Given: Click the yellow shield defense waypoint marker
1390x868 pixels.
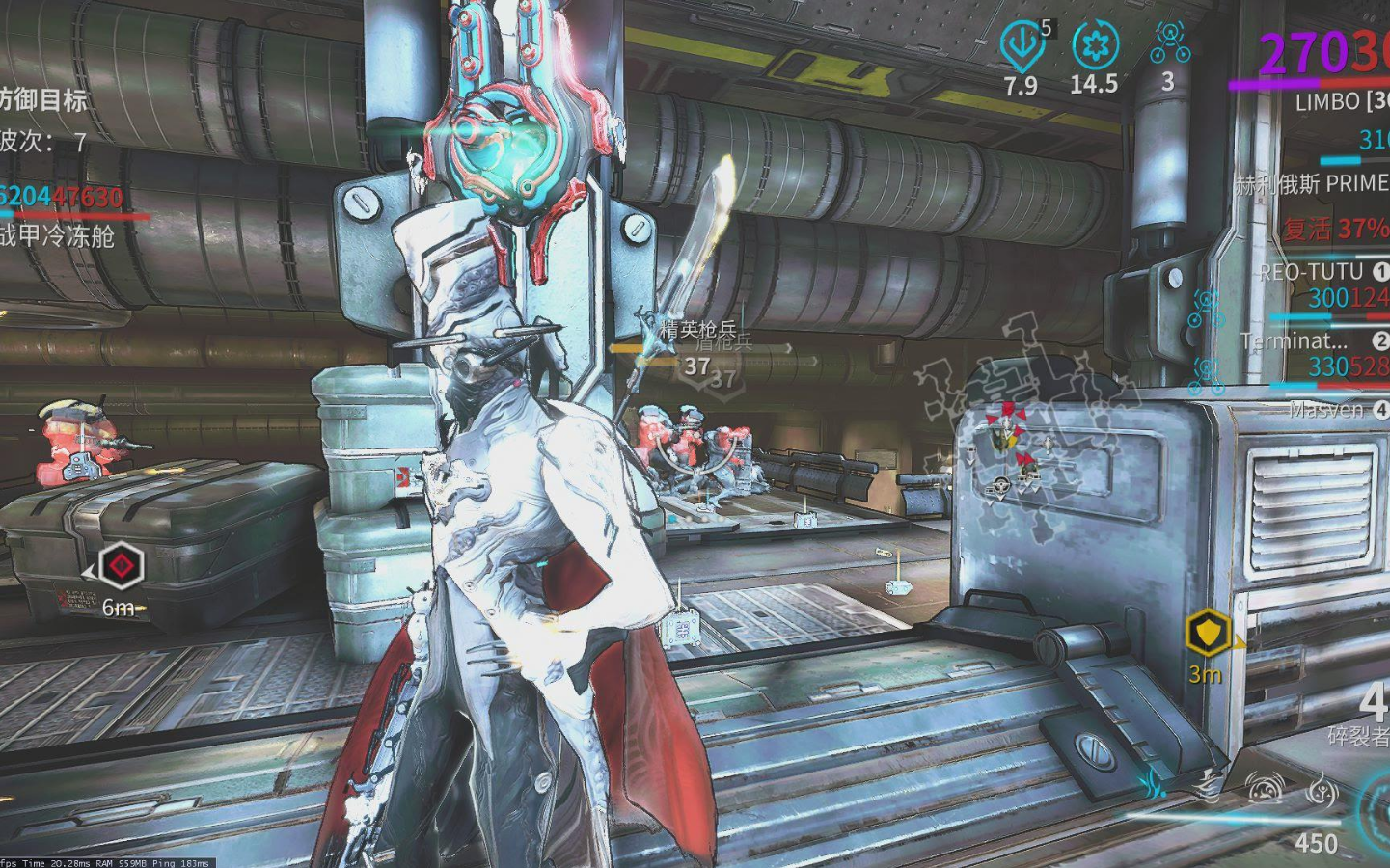Looking at the screenshot, I should (x=1208, y=633).
